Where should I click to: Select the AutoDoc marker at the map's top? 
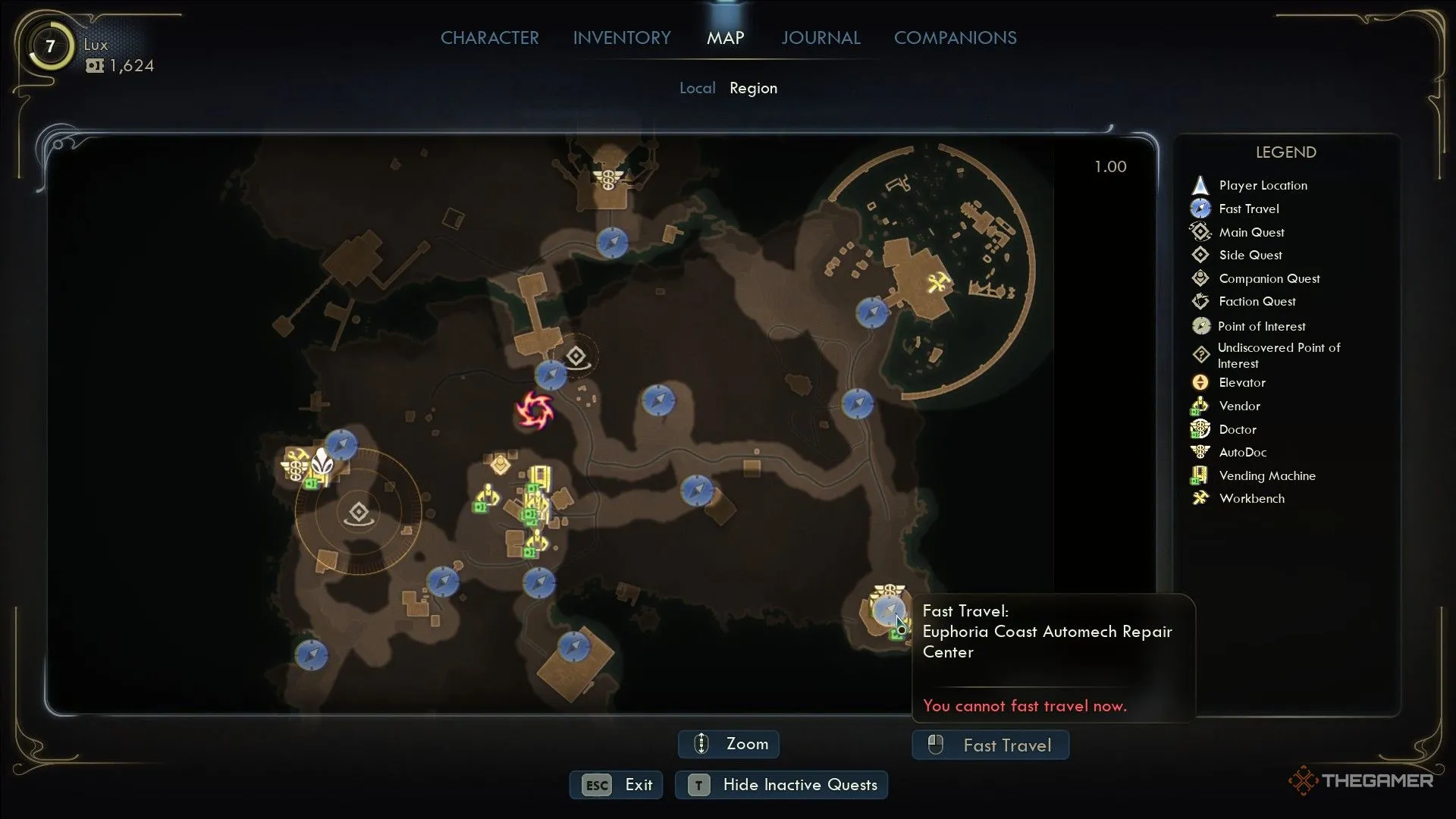click(607, 180)
